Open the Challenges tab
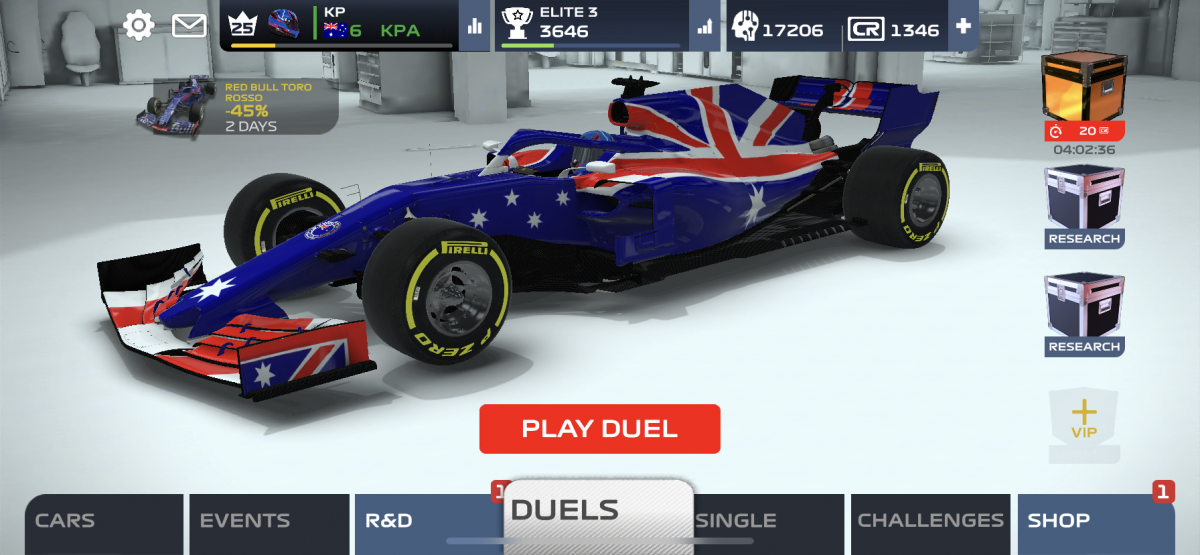This screenshot has height=555, width=1200. tap(930, 523)
